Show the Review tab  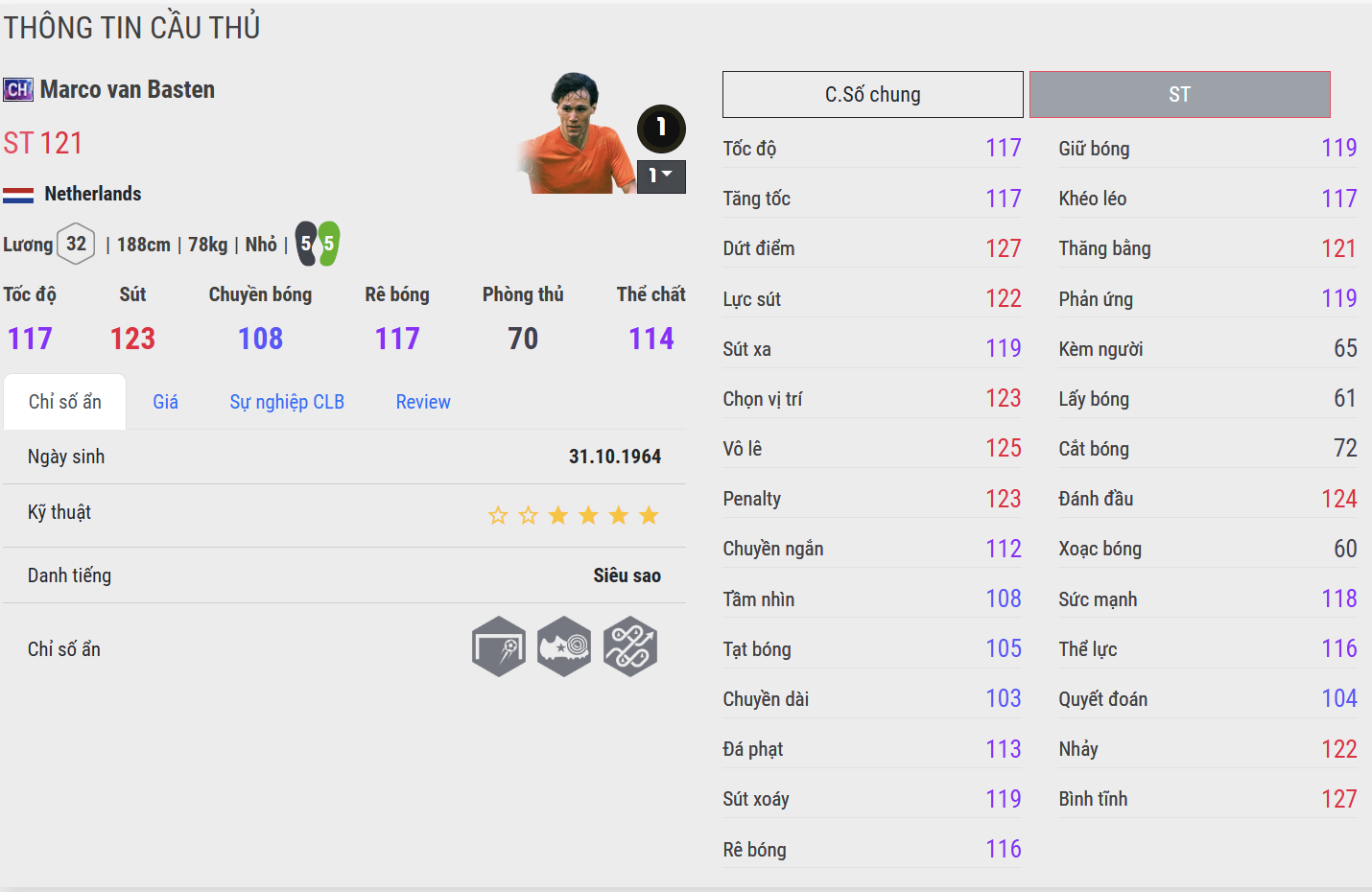click(423, 402)
